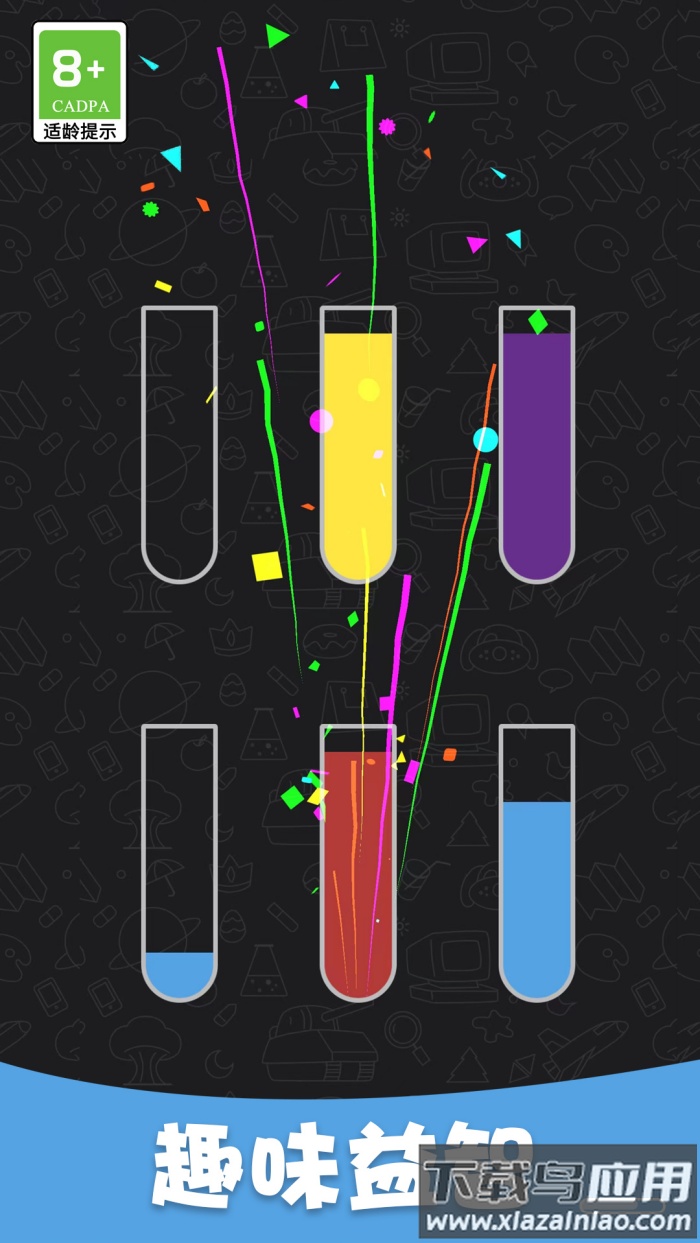Select the completely empty tube

tap(179, 445)
